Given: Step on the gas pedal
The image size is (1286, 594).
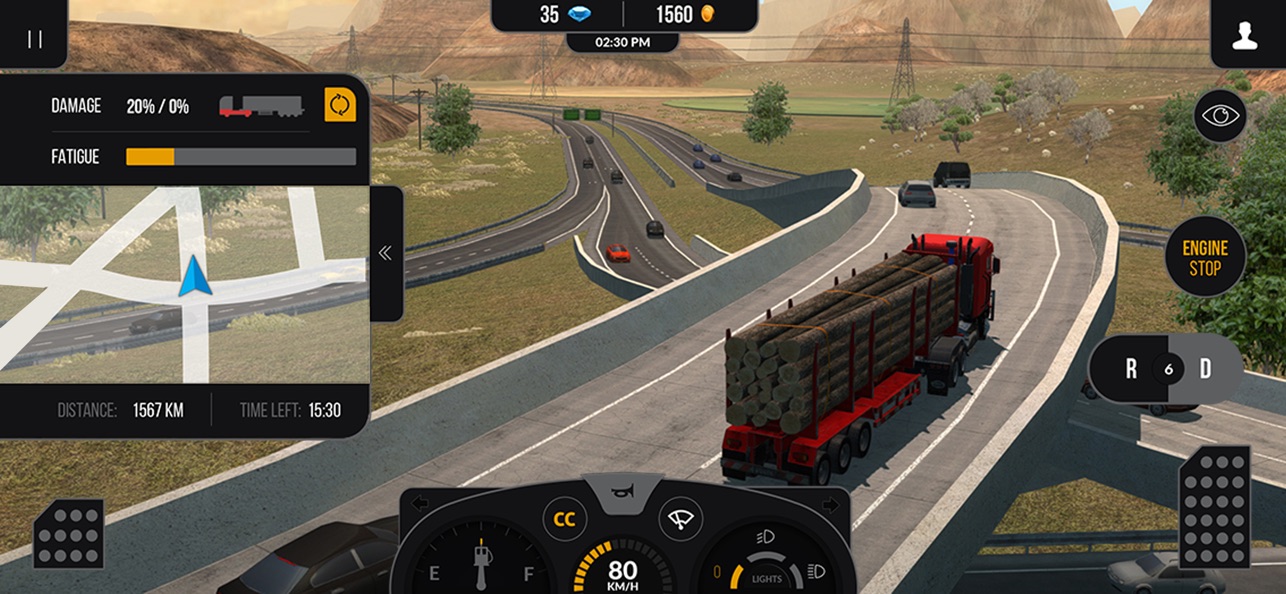Looking at the screenshot, I should tap(1214, 506).
